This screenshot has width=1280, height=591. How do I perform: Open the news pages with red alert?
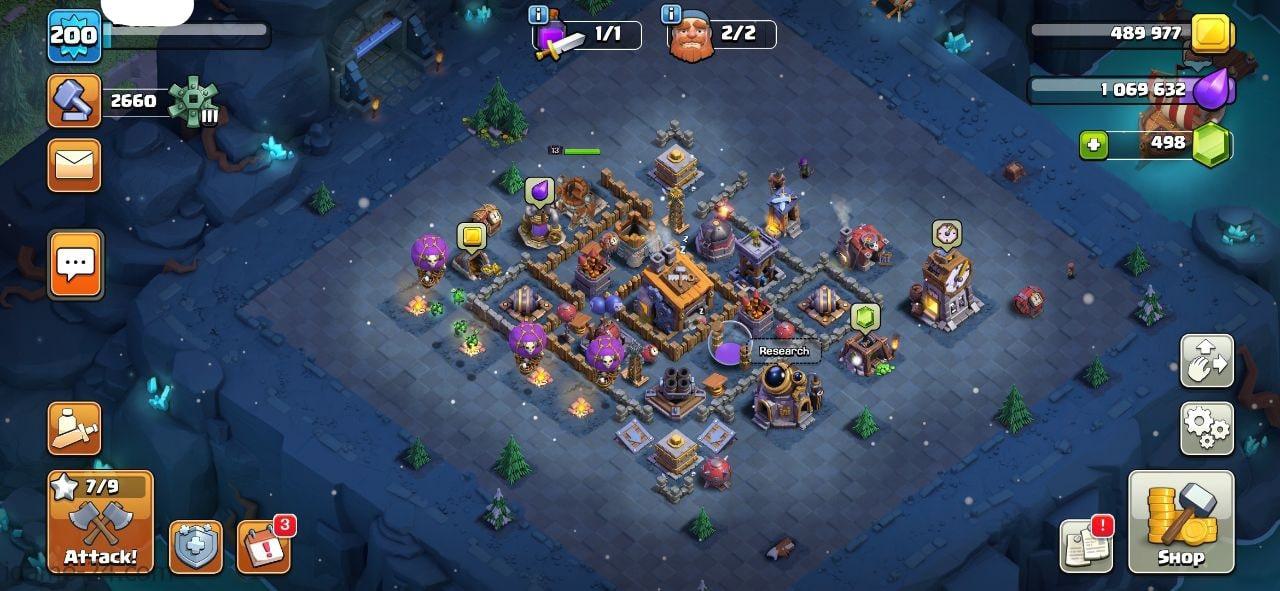click(1086, 546)
